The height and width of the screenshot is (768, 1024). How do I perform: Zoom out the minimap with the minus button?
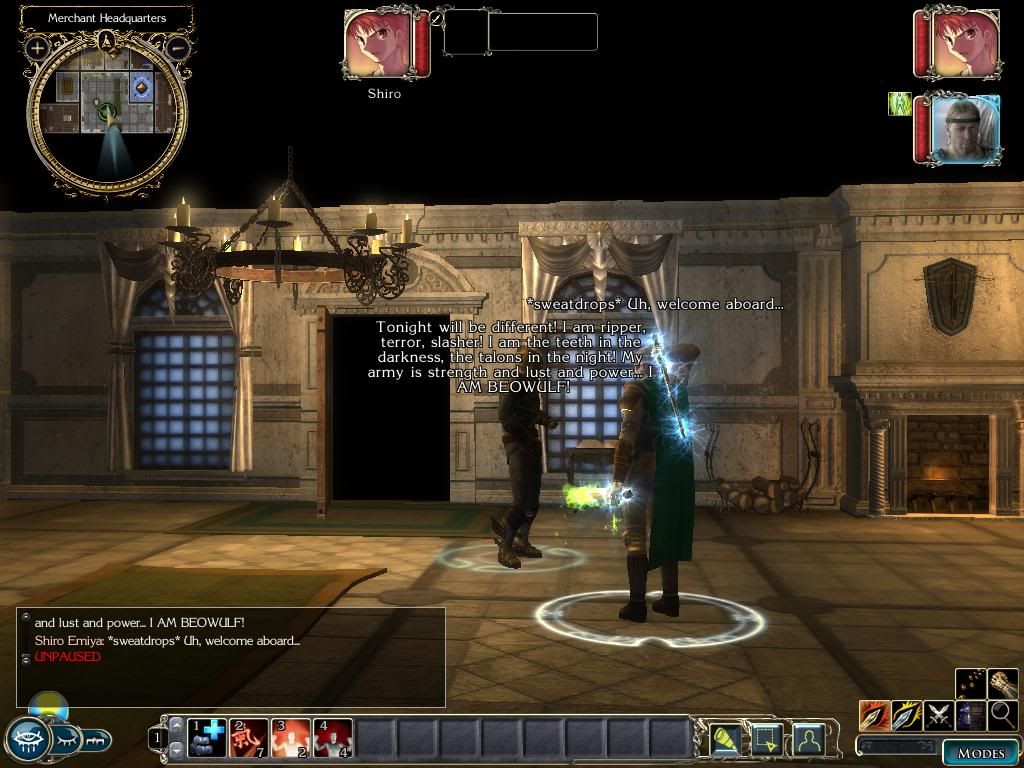[x=178, y=47]
